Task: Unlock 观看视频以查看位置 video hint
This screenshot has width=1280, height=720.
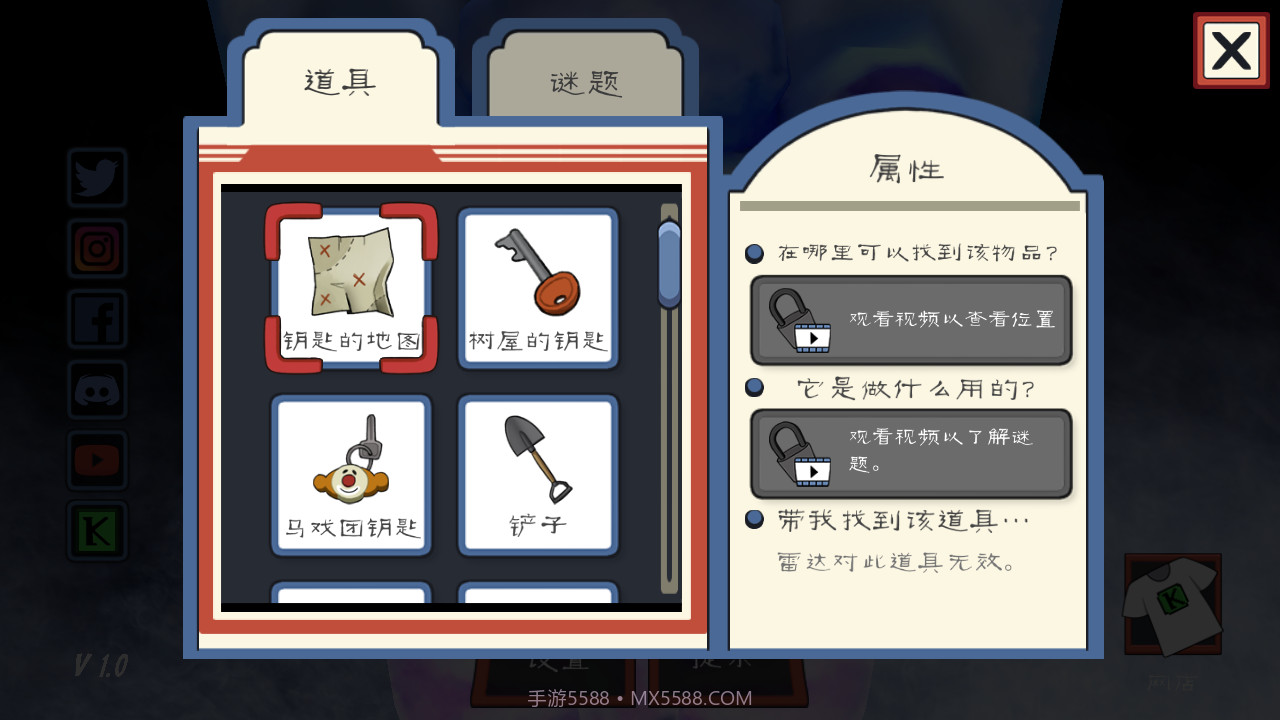Action: 910,321
